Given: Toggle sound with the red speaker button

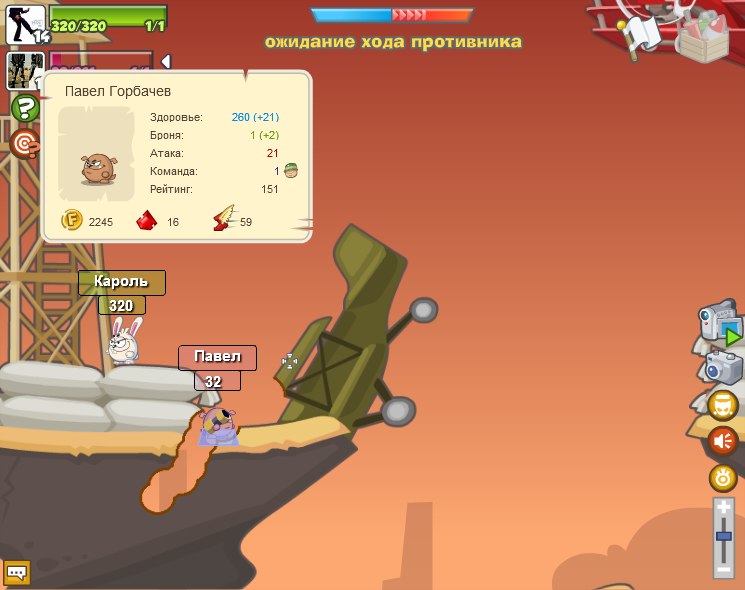Looking at the screenshot, I should 723,441.
